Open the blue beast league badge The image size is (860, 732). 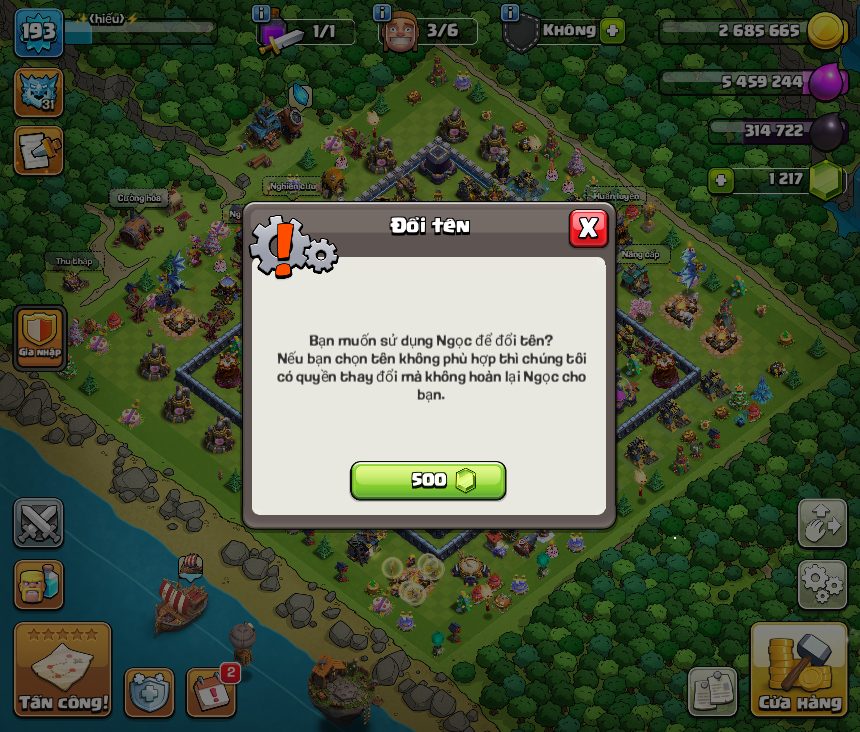pyautogui.click(x=38, y=92)
